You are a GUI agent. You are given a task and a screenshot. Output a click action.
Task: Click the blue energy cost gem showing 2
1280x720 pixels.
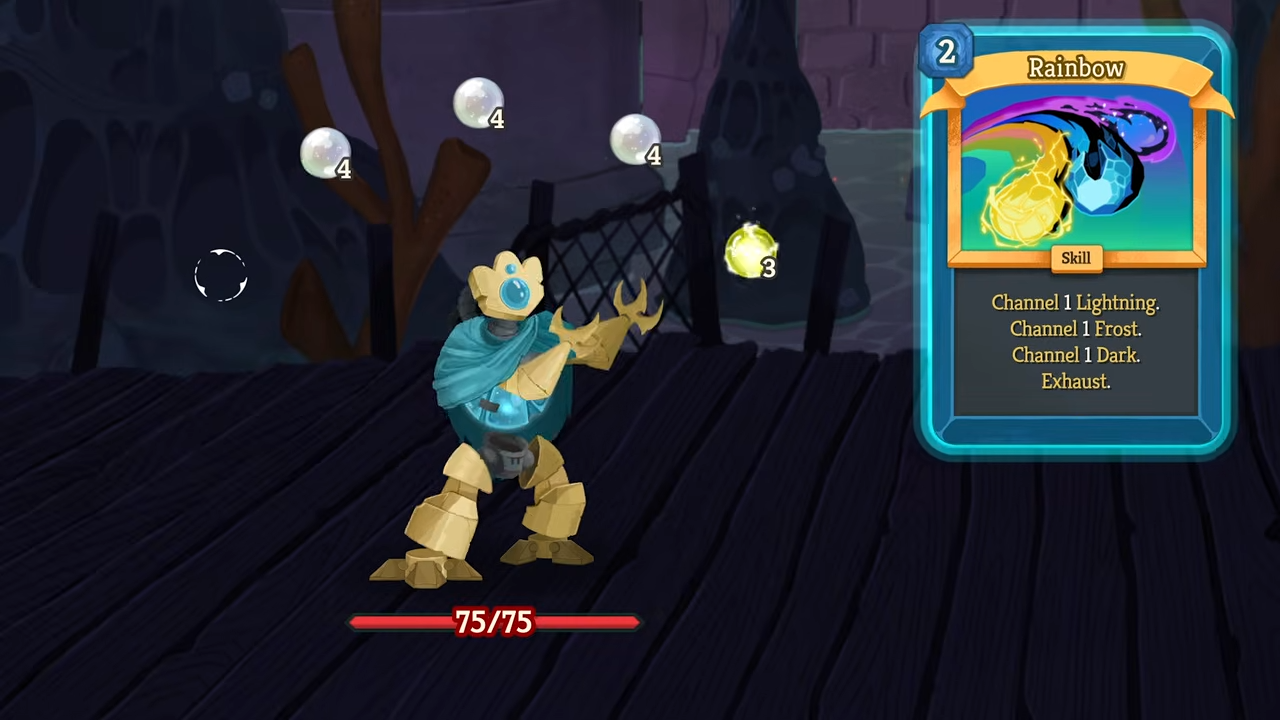coord(945,51)
